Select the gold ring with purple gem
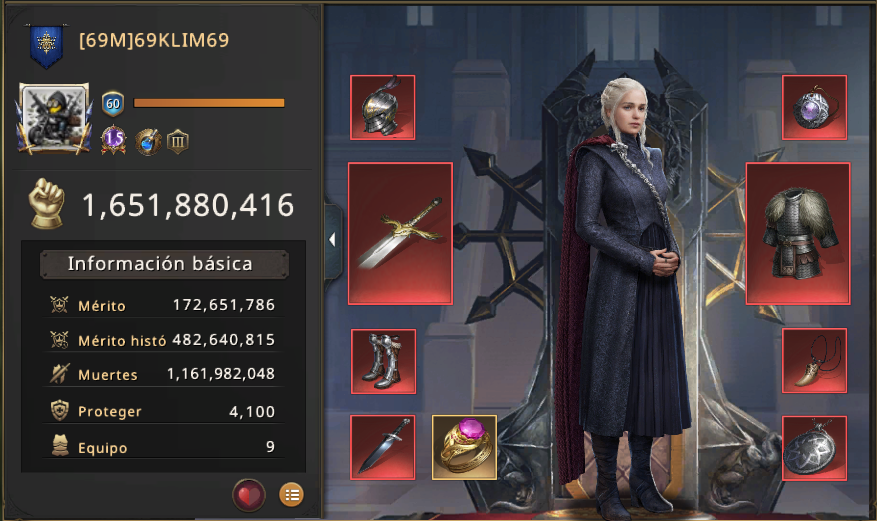The height and width of the screenshot is (521, 877). pyautogui.click(x=464, y=447)
